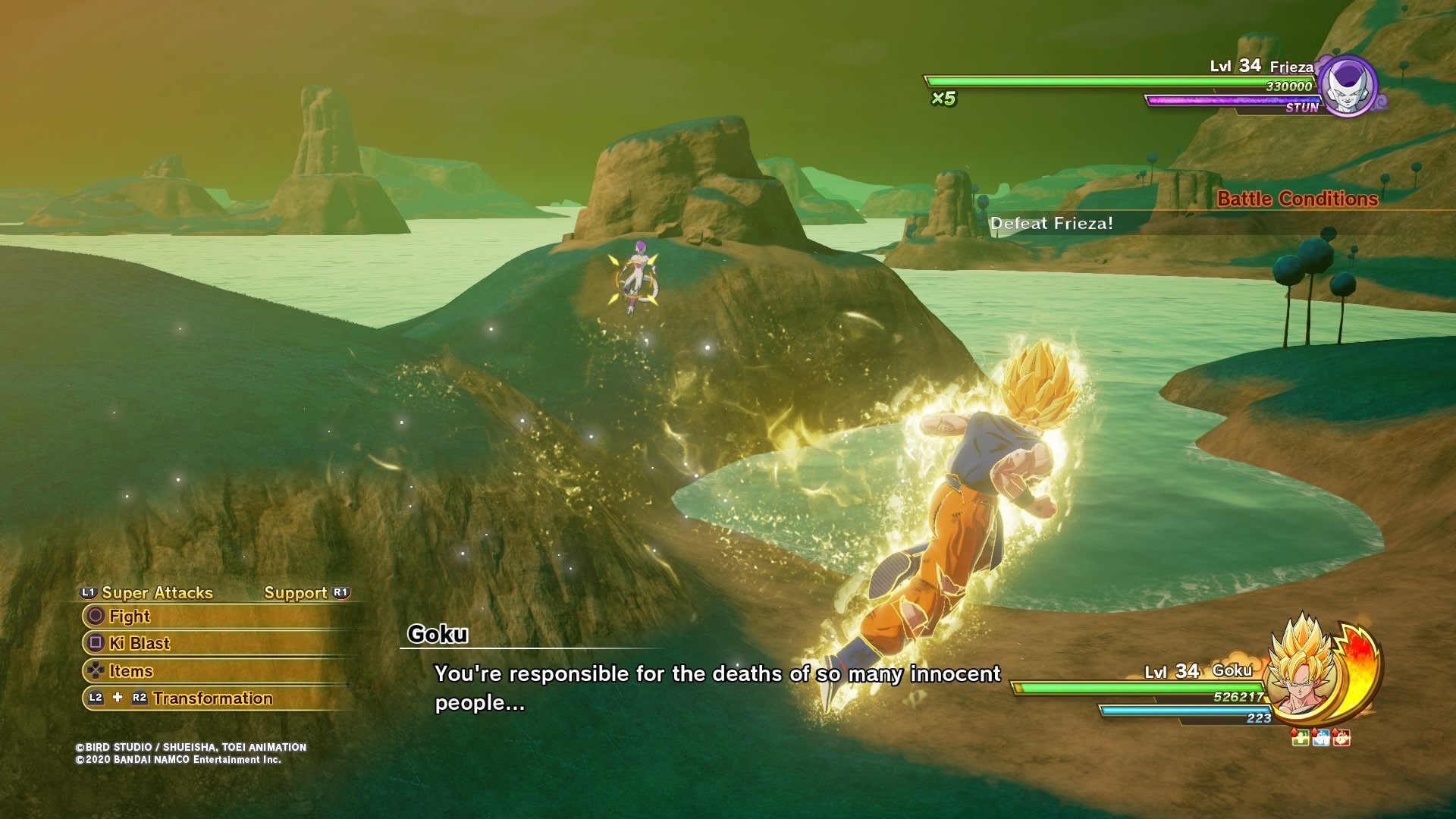The image size is (1456, 819).
Task: Switch to the Support palette
Action: (296, 593)
